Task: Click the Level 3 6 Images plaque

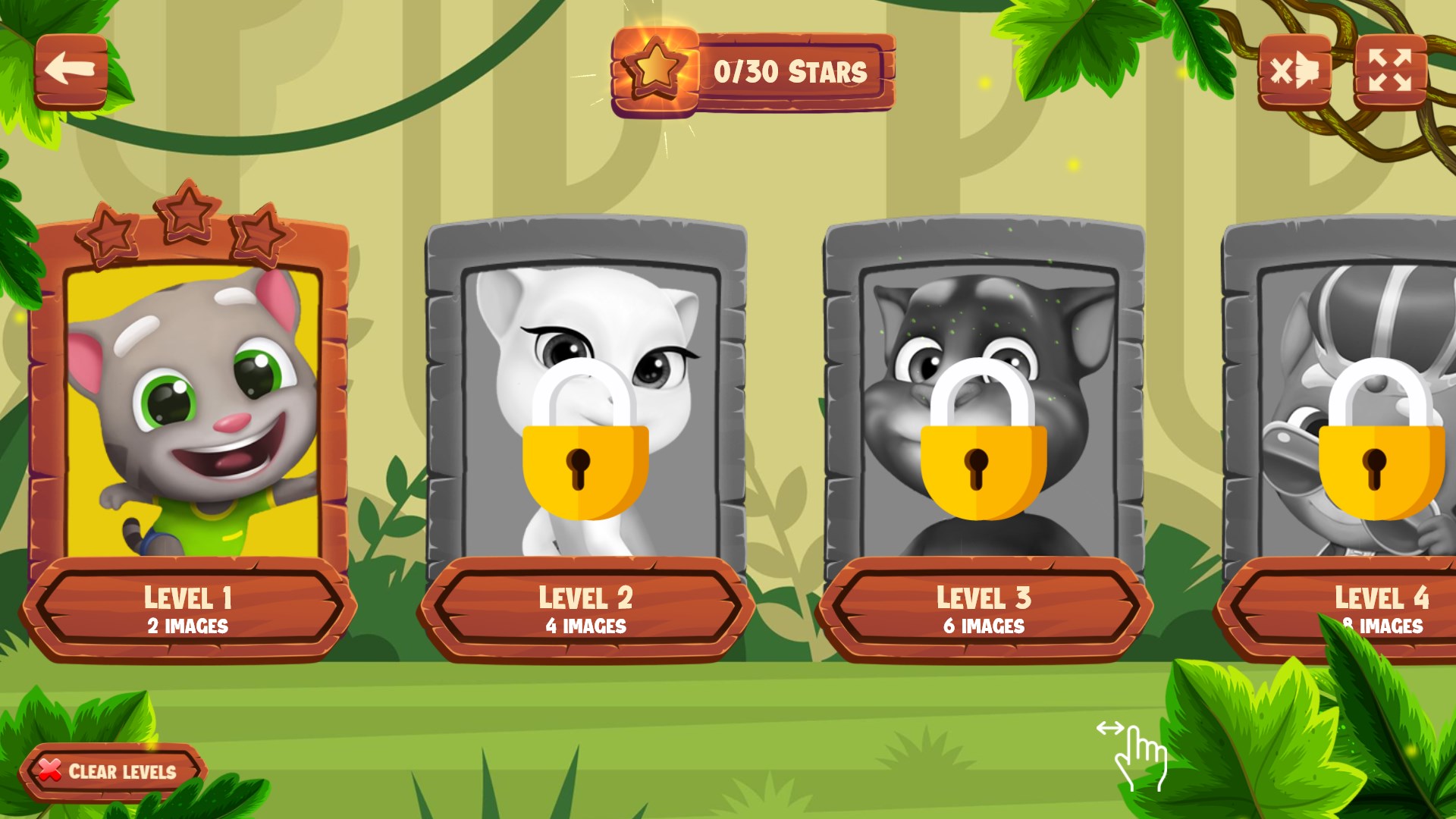Action: [x=984, y=626]
